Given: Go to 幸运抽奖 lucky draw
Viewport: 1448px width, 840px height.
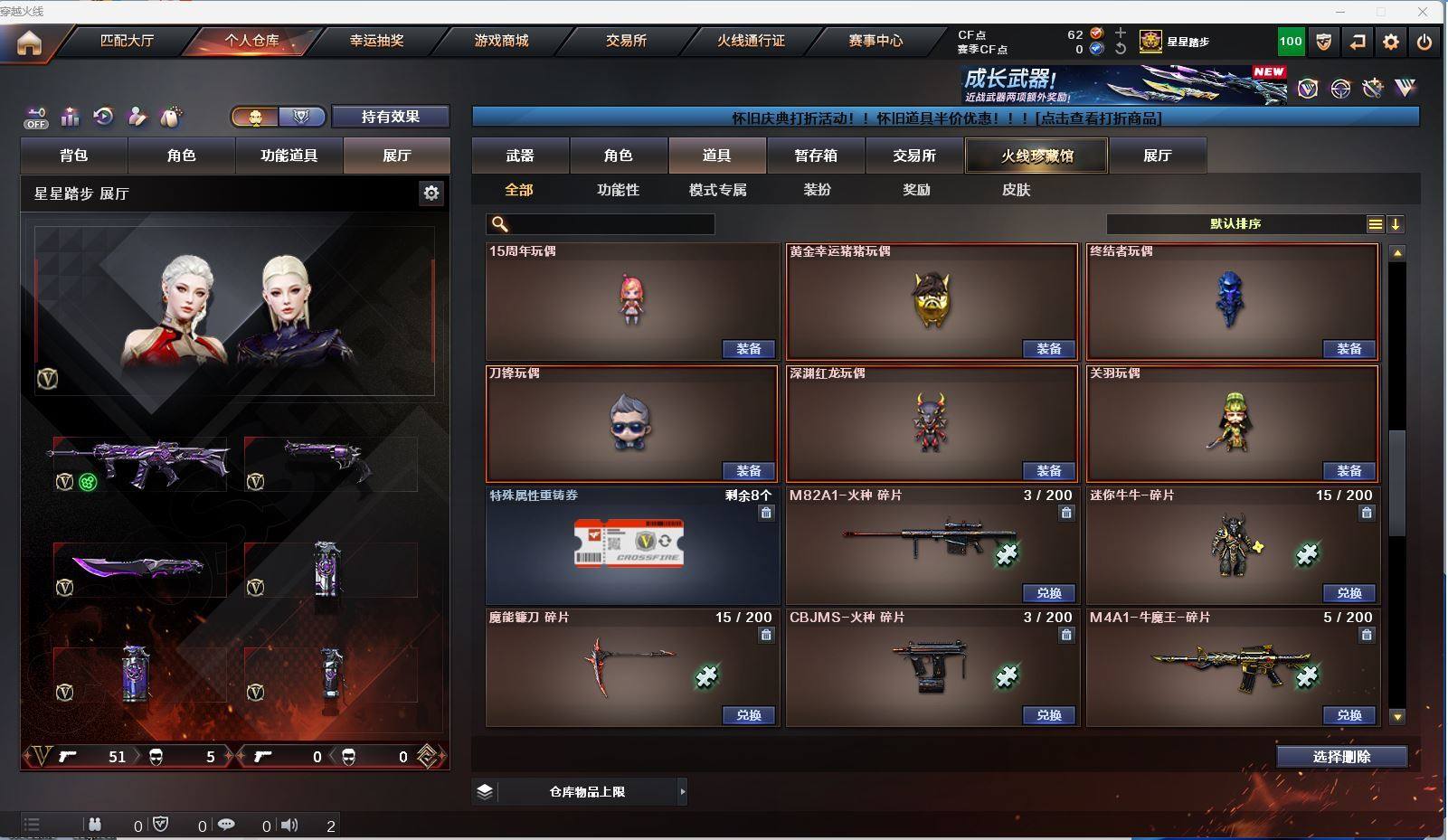Looking at the screenshot, I should [376, 41].
